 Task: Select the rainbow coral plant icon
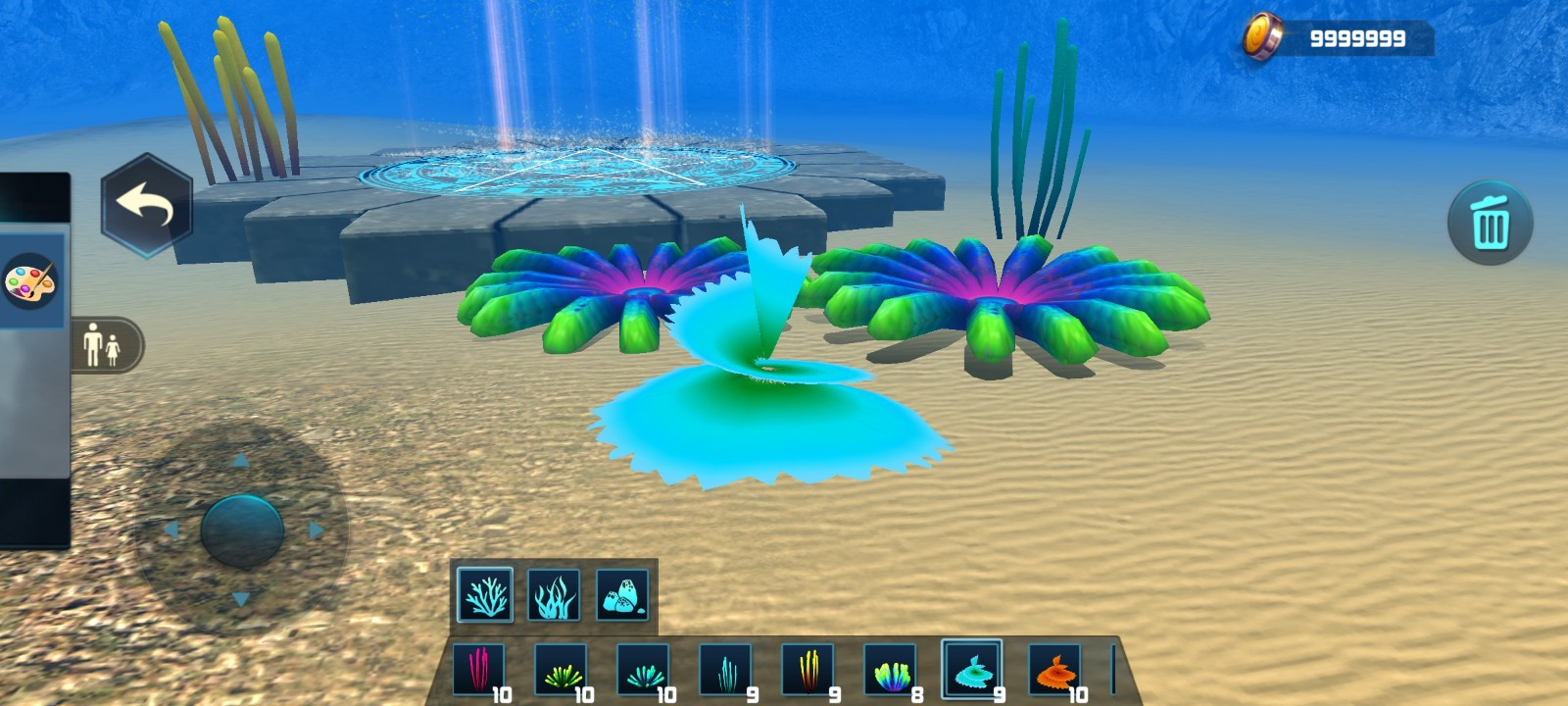click(x=892, y=670)
